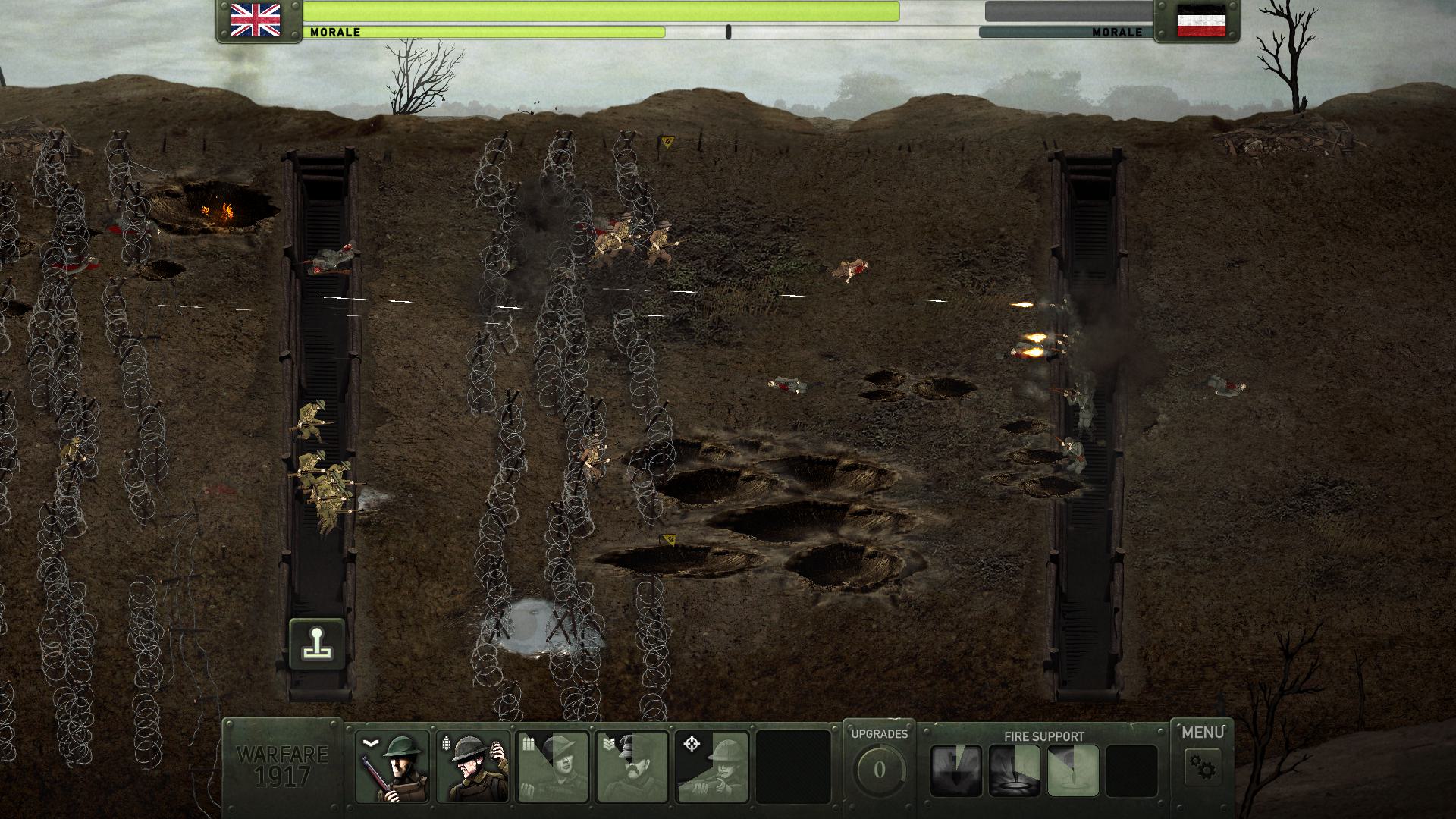Open the Menu gears button
This screenshot has width=1456, height=819.
coord(1202,767)
